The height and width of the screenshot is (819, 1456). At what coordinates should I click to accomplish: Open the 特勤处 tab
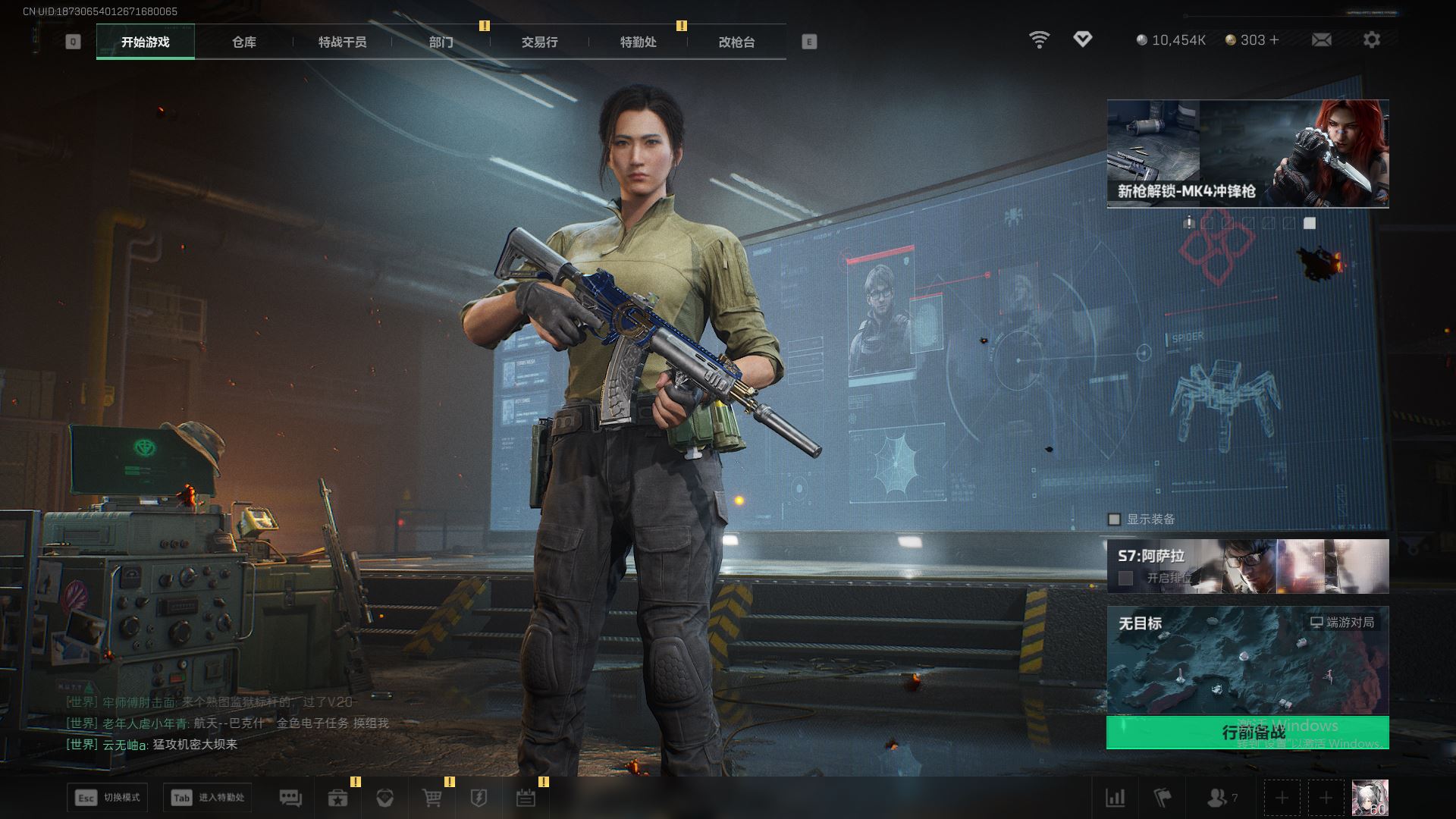tap(638, 42)
